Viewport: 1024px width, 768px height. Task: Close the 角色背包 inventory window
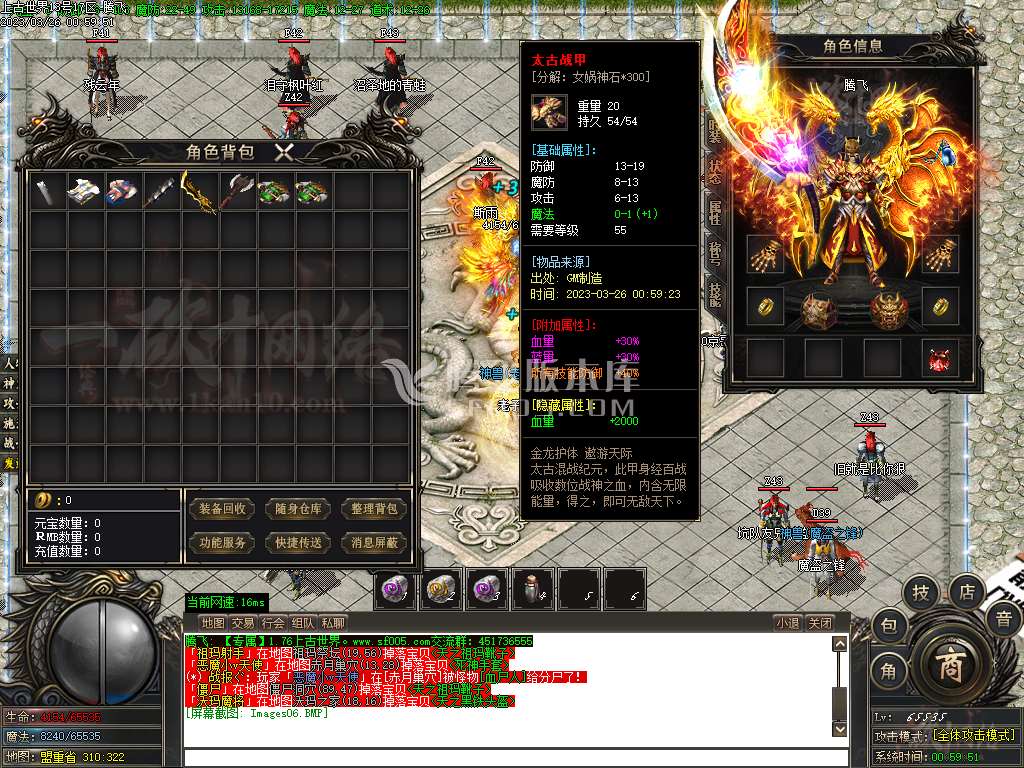(x=284, y=152)
